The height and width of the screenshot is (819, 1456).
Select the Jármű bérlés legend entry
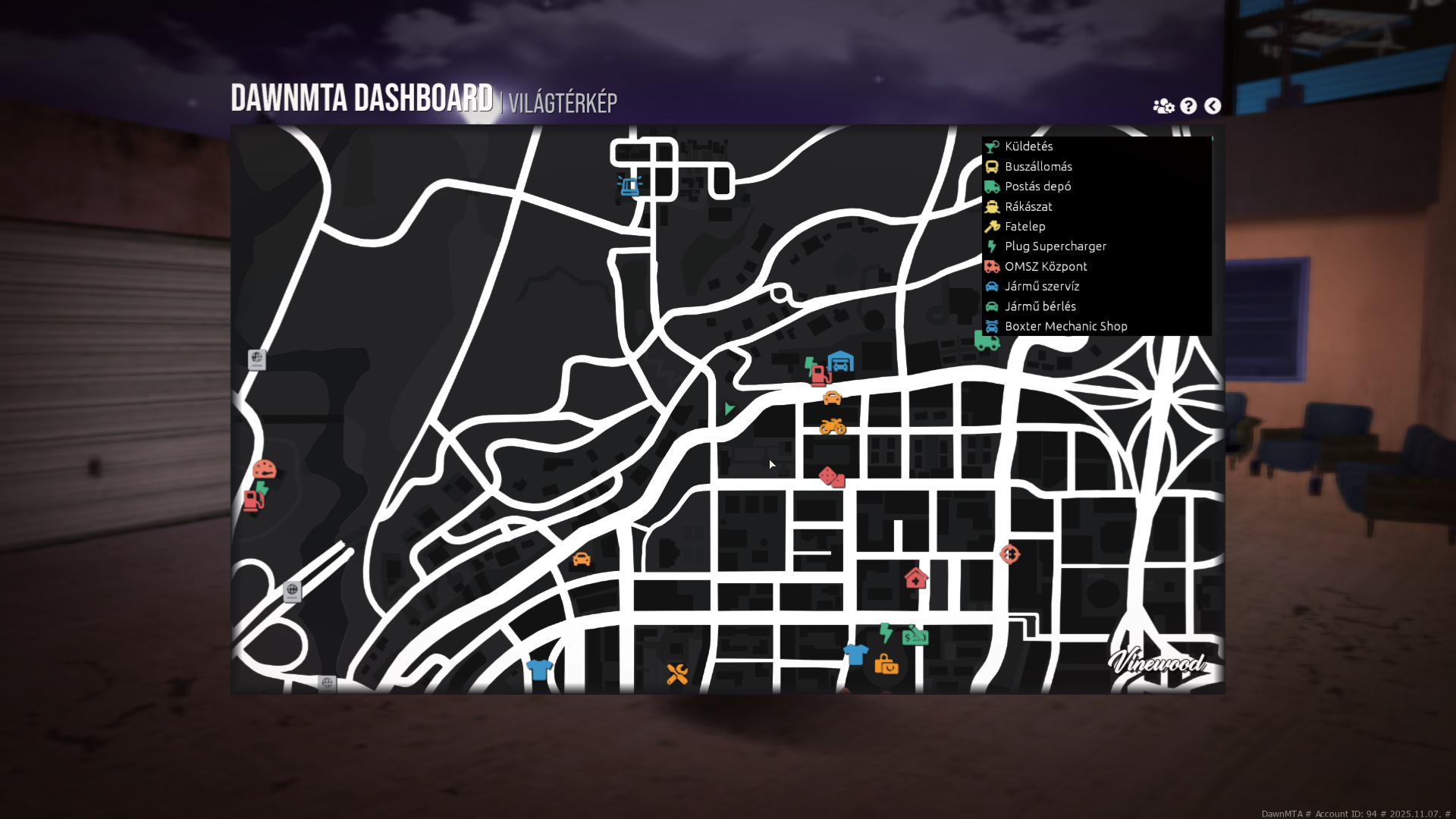pyautogui.click(x=1040, y=306)
